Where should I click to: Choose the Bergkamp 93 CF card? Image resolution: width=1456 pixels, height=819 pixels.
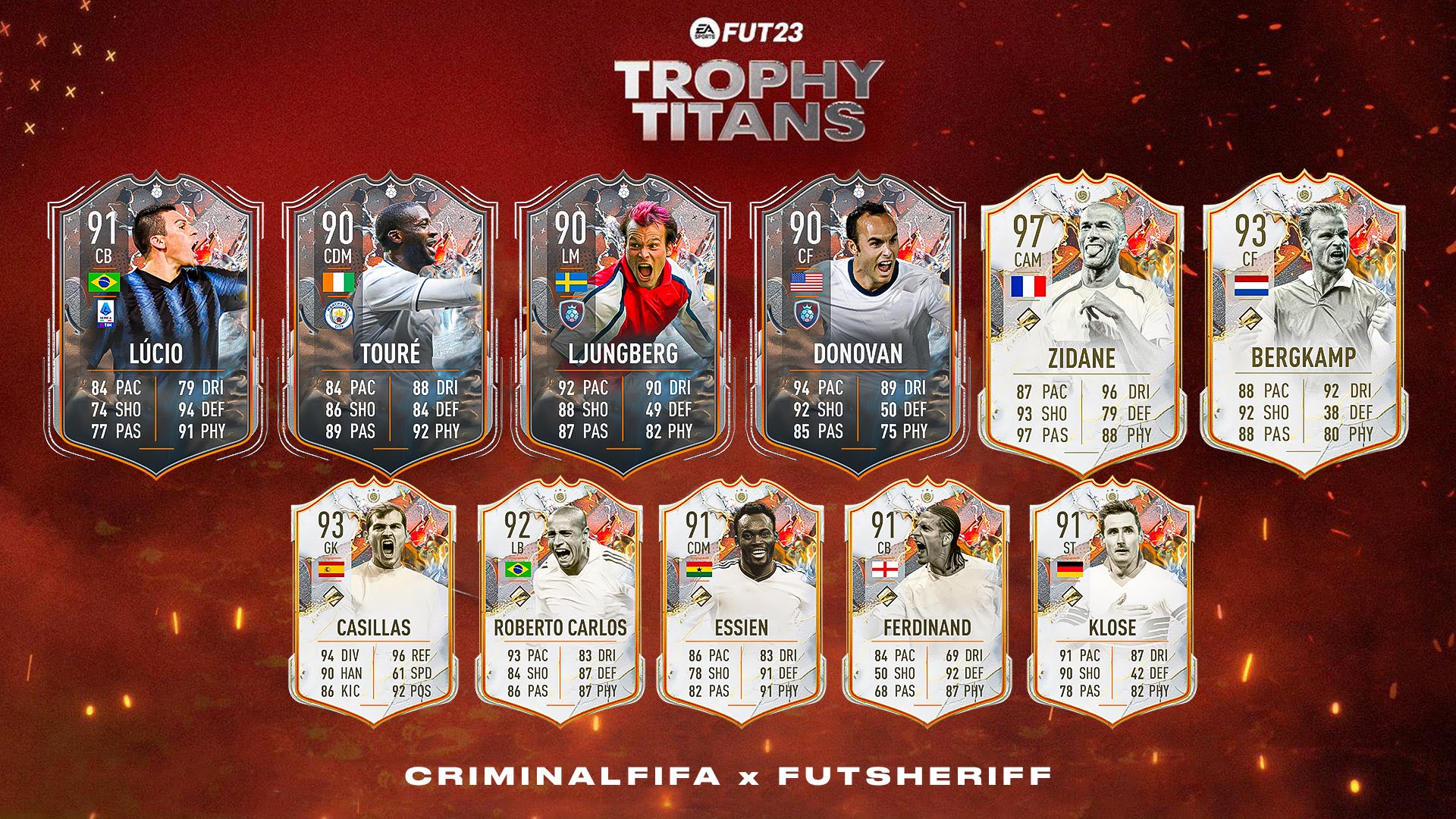[x=1303, y=326]
